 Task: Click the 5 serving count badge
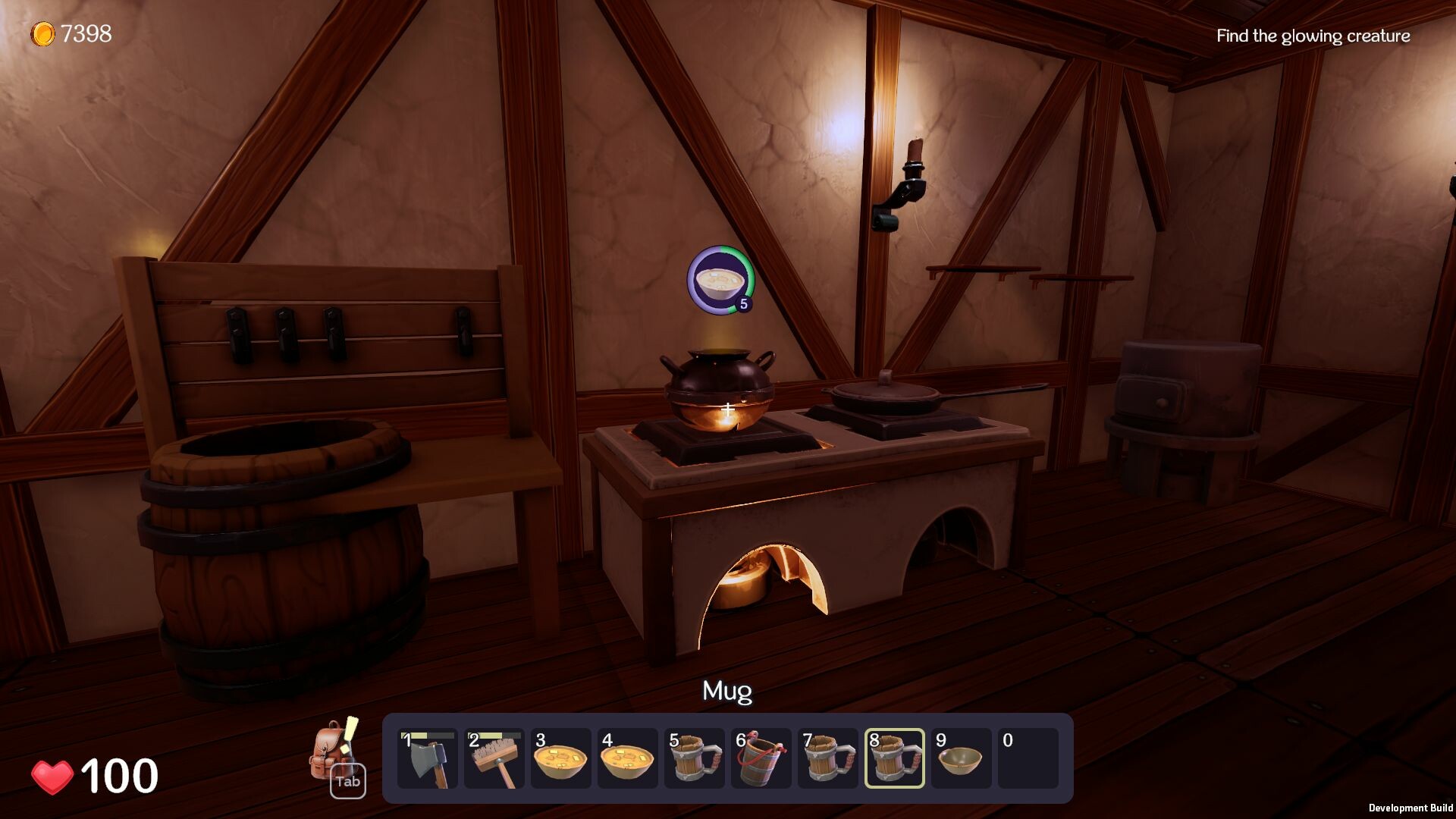(x=744, y=303)
